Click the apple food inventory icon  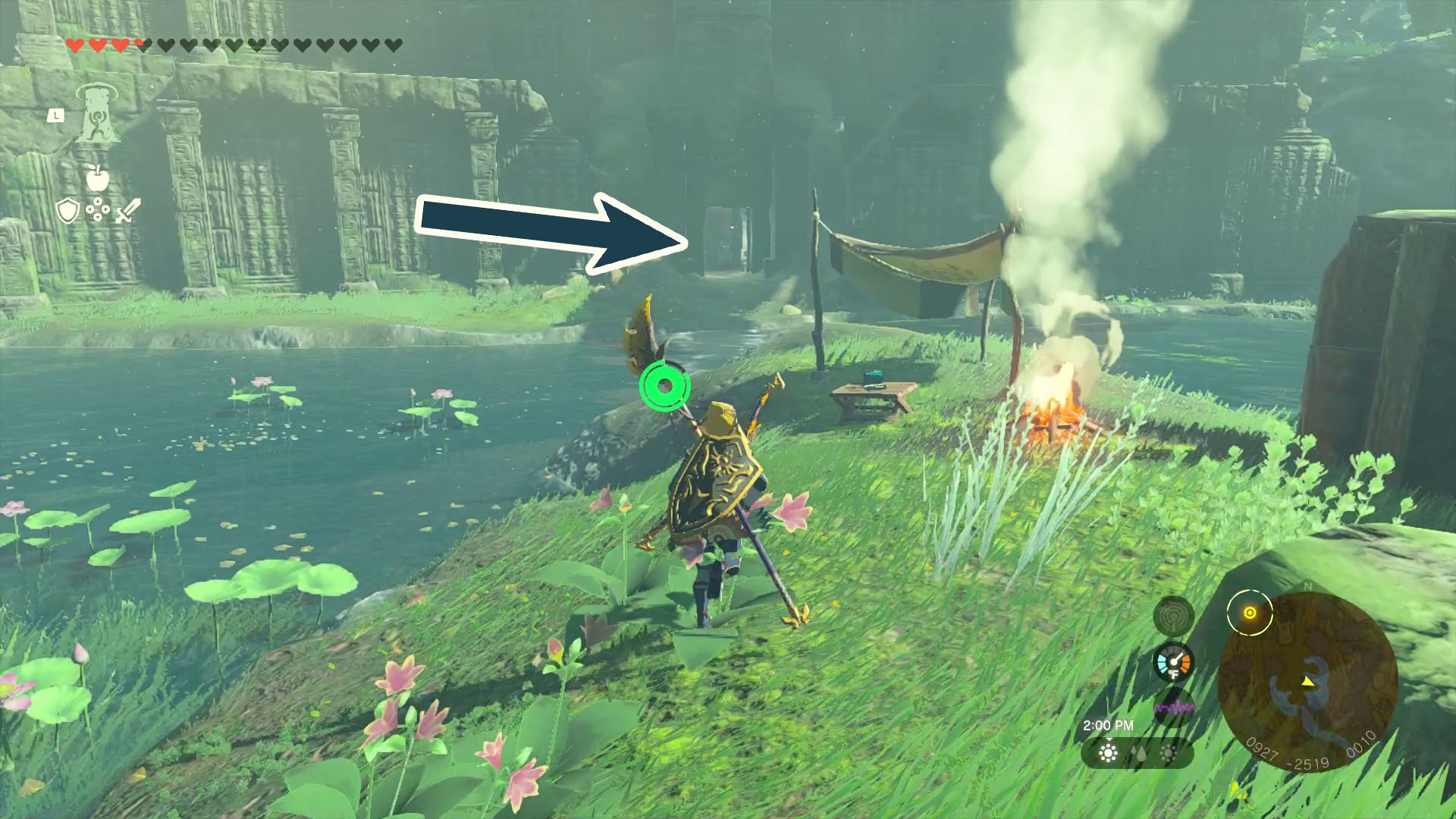tap(97, 179)
